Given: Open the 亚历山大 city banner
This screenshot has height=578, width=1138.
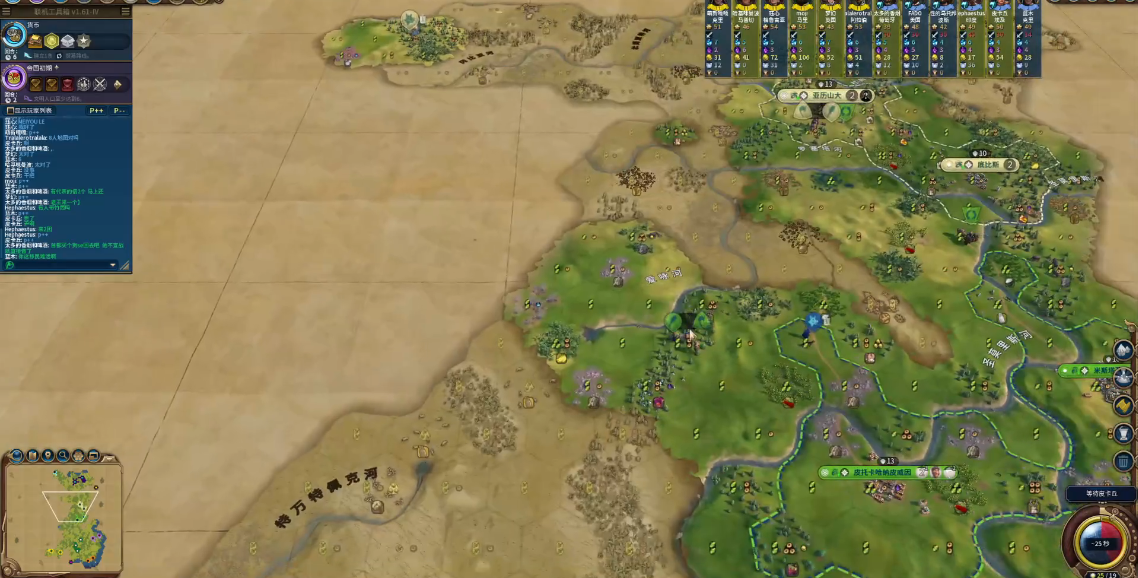Looking at the screenshot, I should [x=820, y=96].
